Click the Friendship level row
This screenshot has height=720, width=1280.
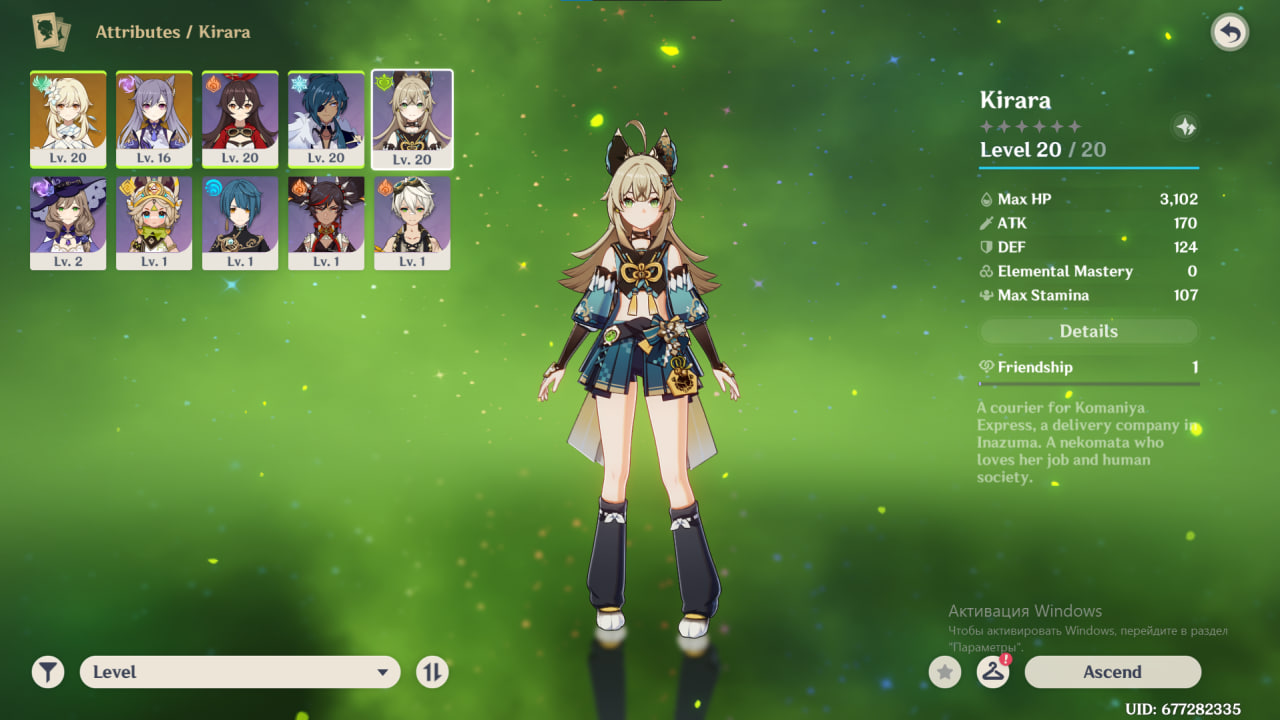(1088, 367)
